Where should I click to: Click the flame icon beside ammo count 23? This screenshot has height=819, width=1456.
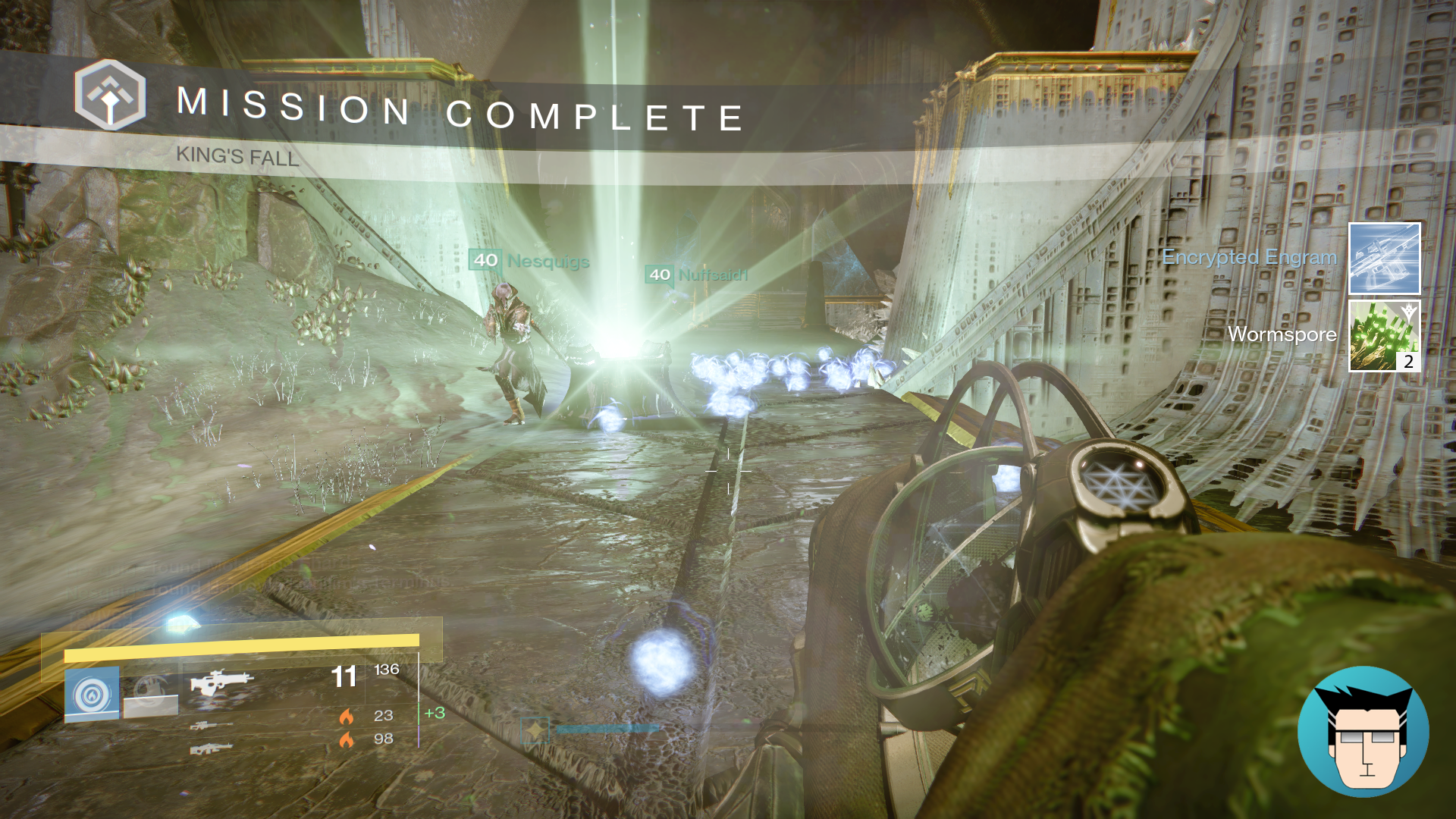pos(348,716)
